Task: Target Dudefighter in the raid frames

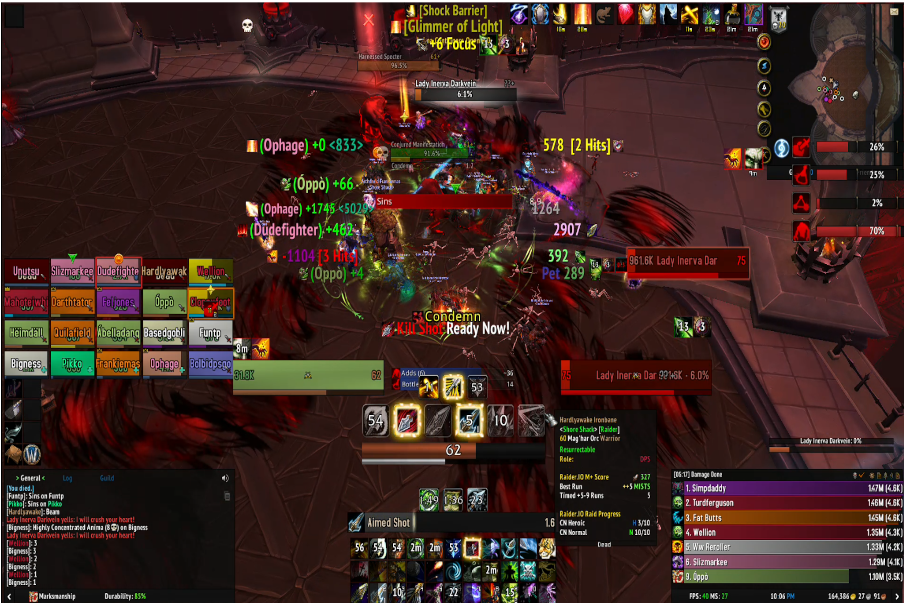Action: tap(118, 272)
